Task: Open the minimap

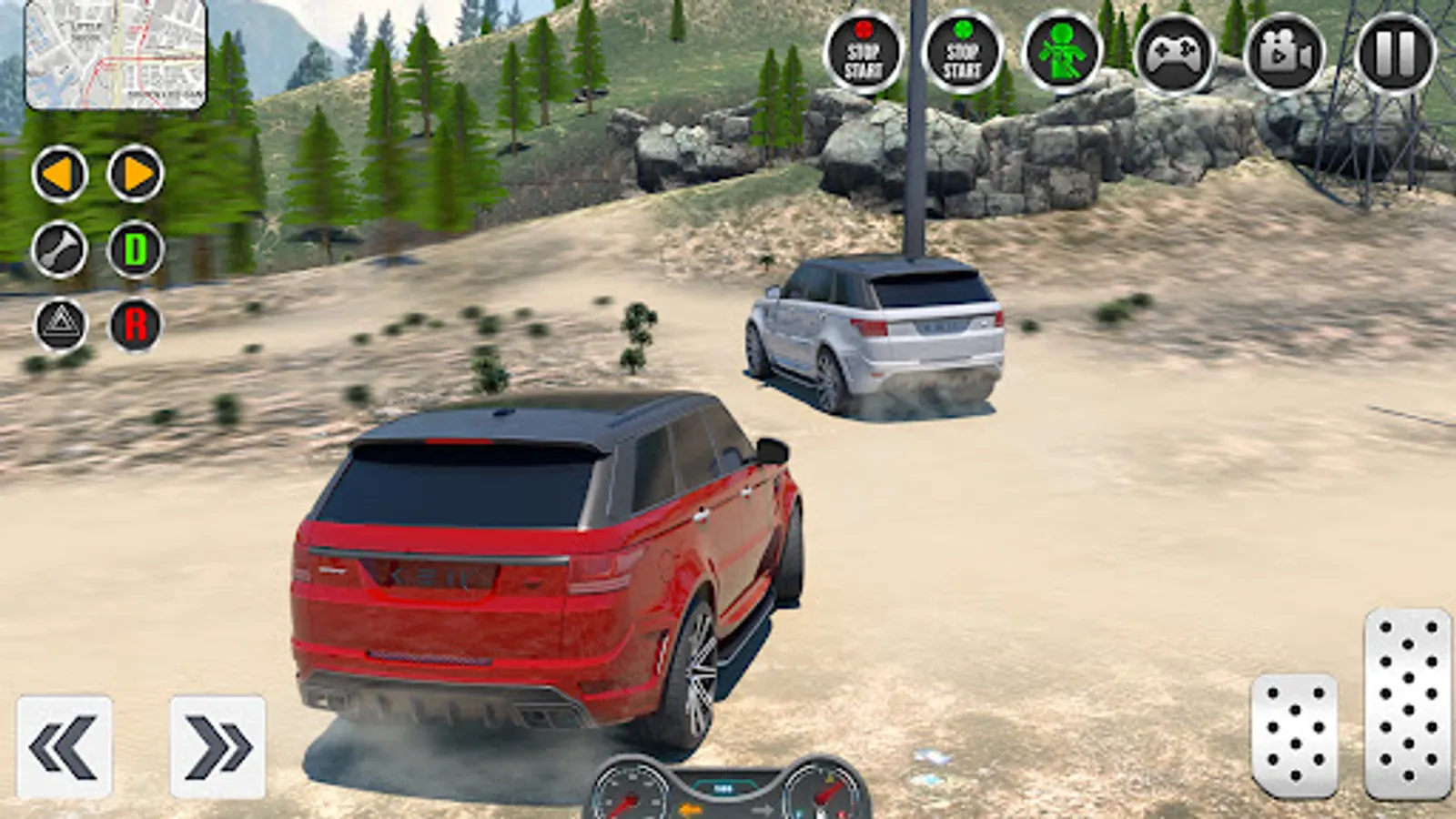Action: (x=116, y=55)
